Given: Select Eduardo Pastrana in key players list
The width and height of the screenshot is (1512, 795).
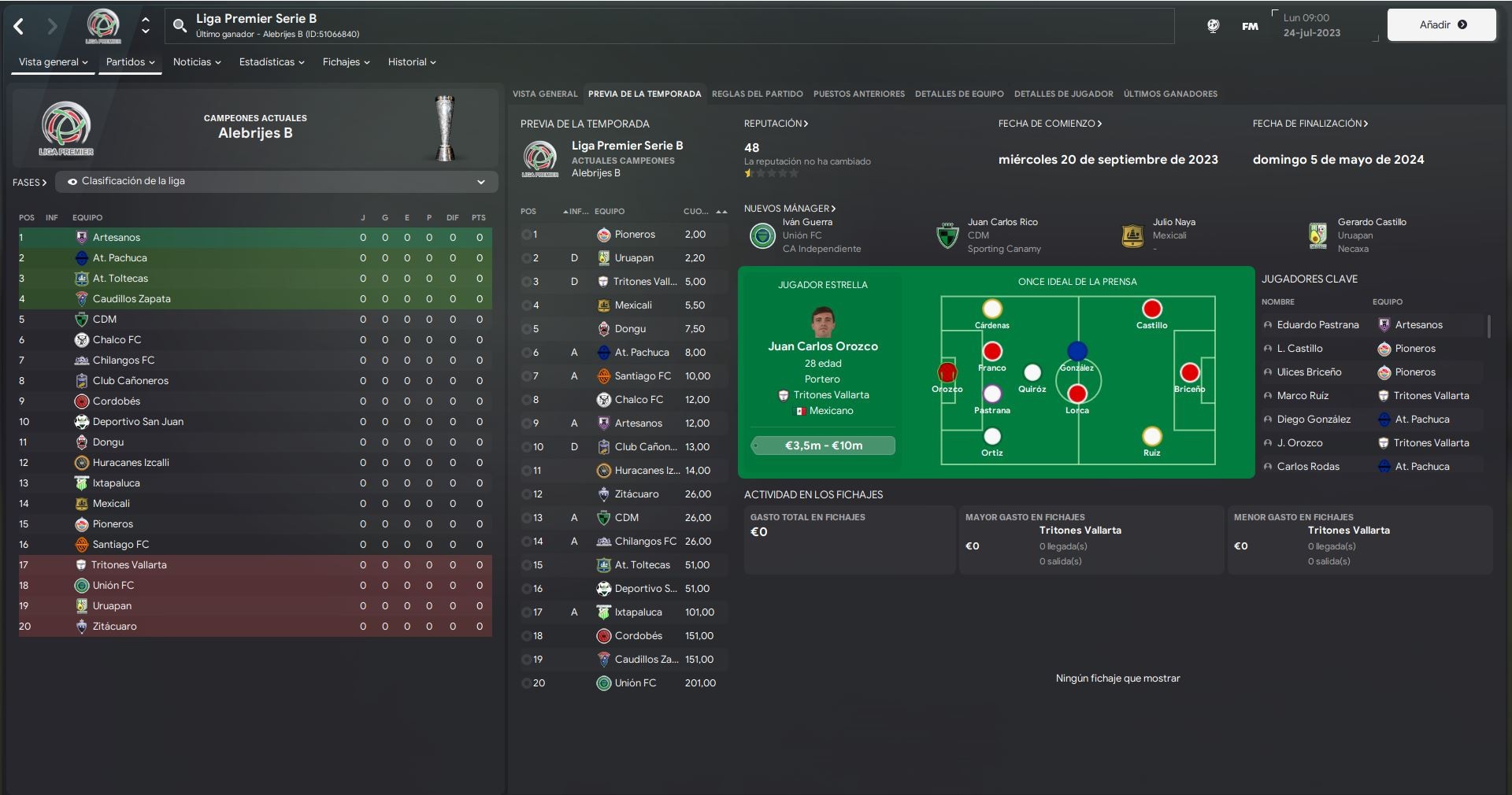Looking at the screenshot, I should click(1317, 325).
